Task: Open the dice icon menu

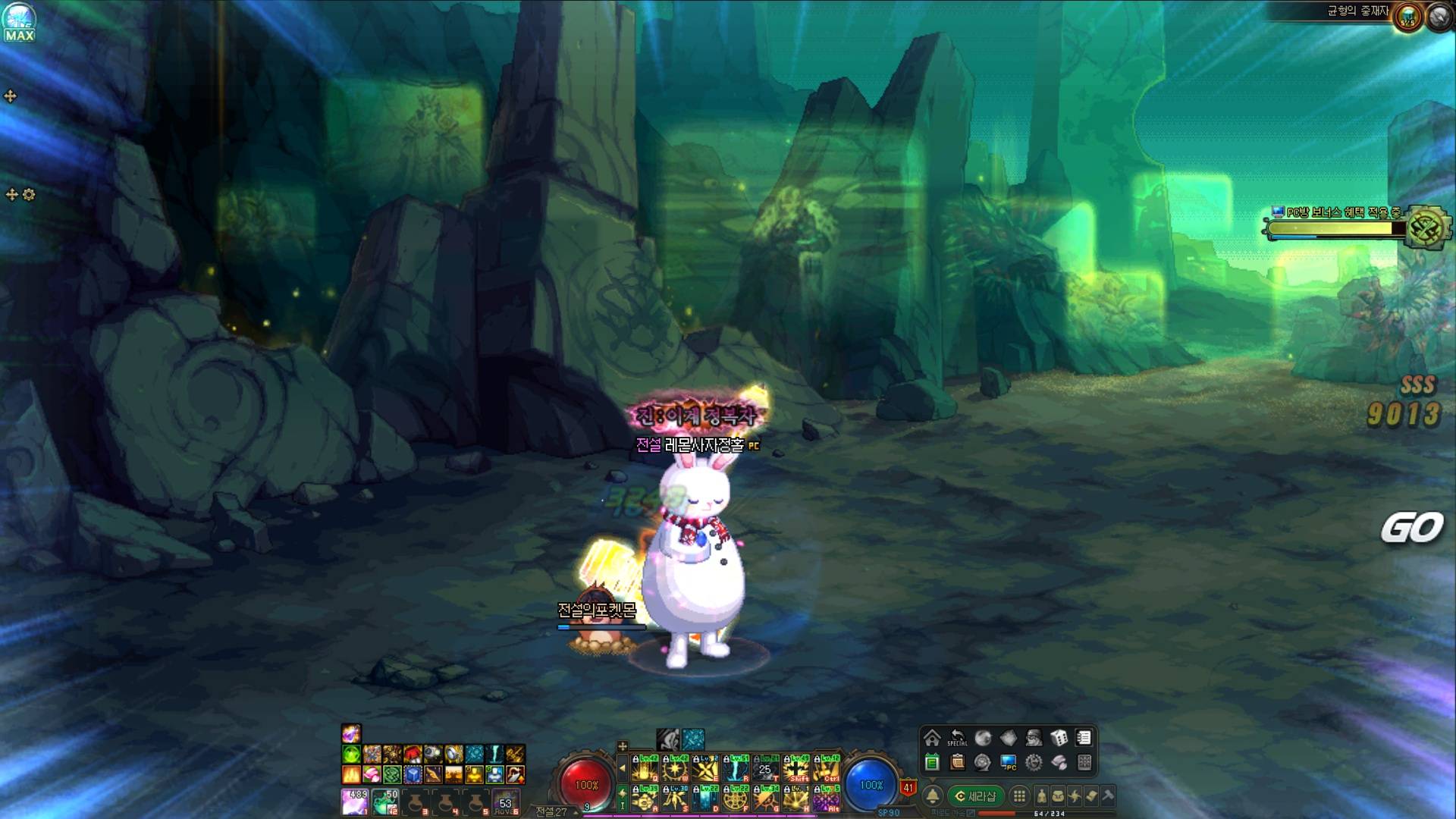Action: coord(1059,738)
